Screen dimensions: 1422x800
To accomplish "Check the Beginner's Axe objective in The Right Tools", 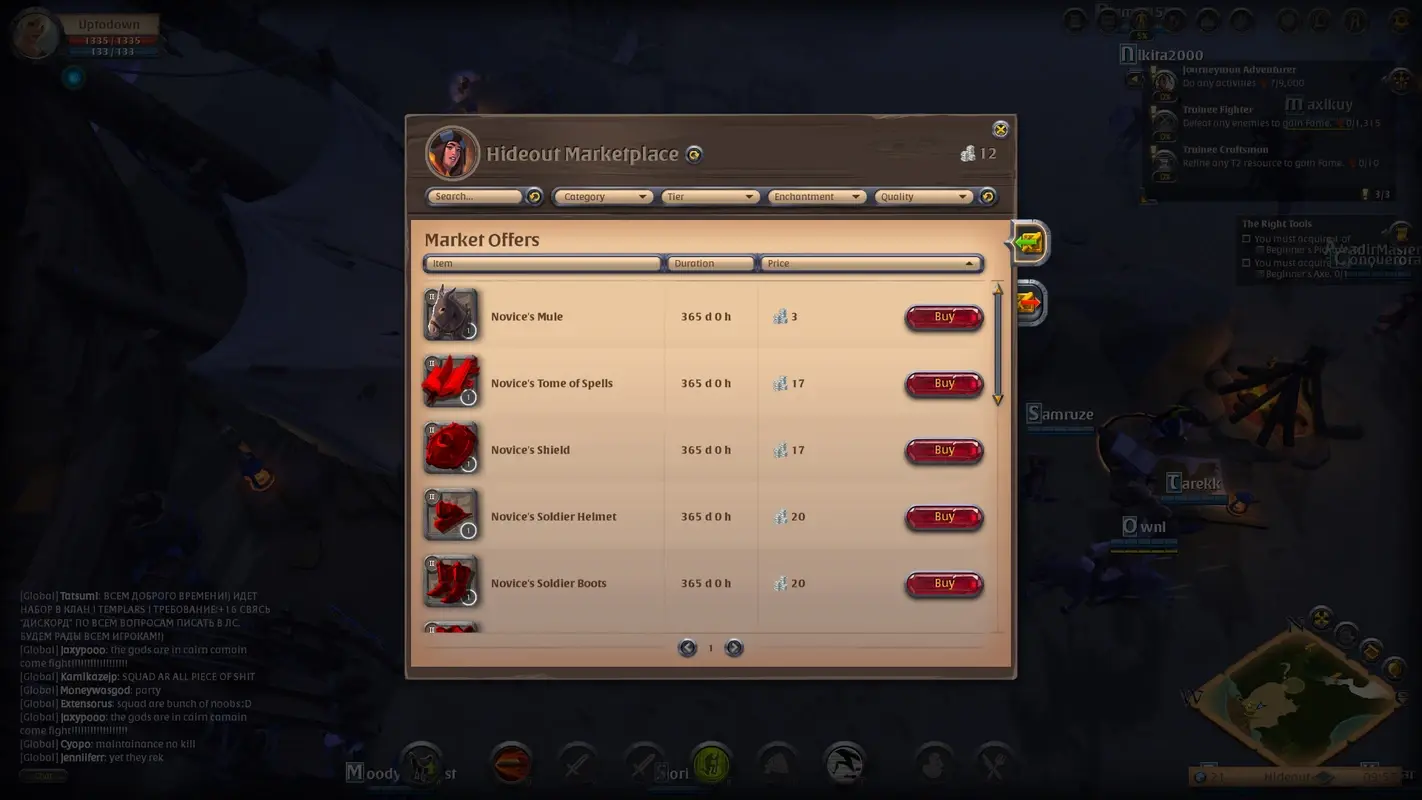I will 1244,263.
